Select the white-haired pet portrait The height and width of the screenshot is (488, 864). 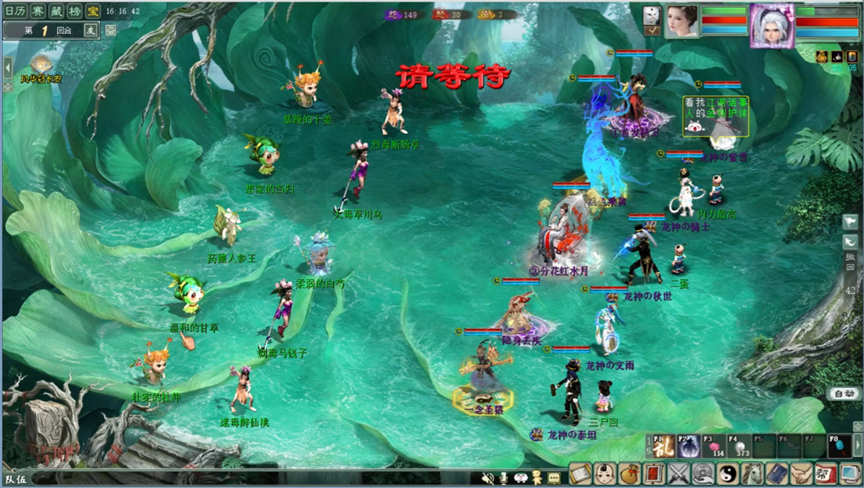[x=771, y=20]
